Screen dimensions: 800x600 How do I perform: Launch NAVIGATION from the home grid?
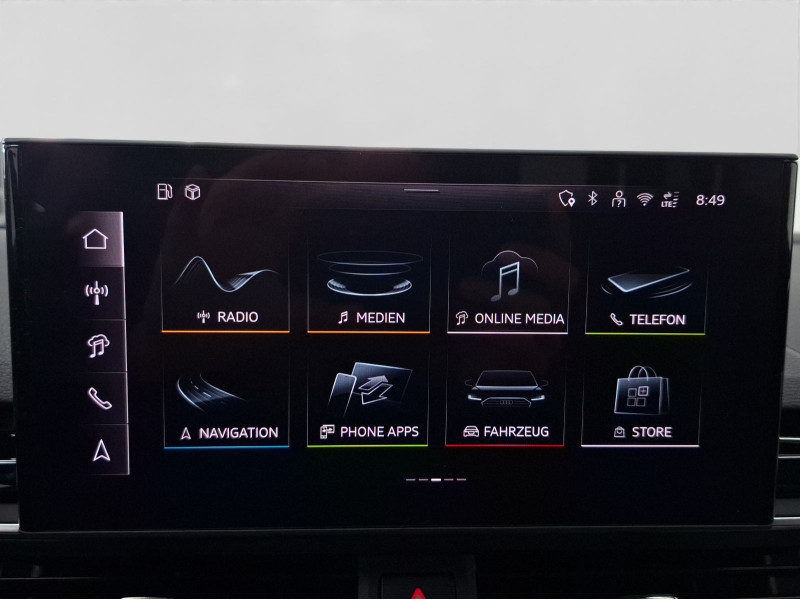pos(226,400)
